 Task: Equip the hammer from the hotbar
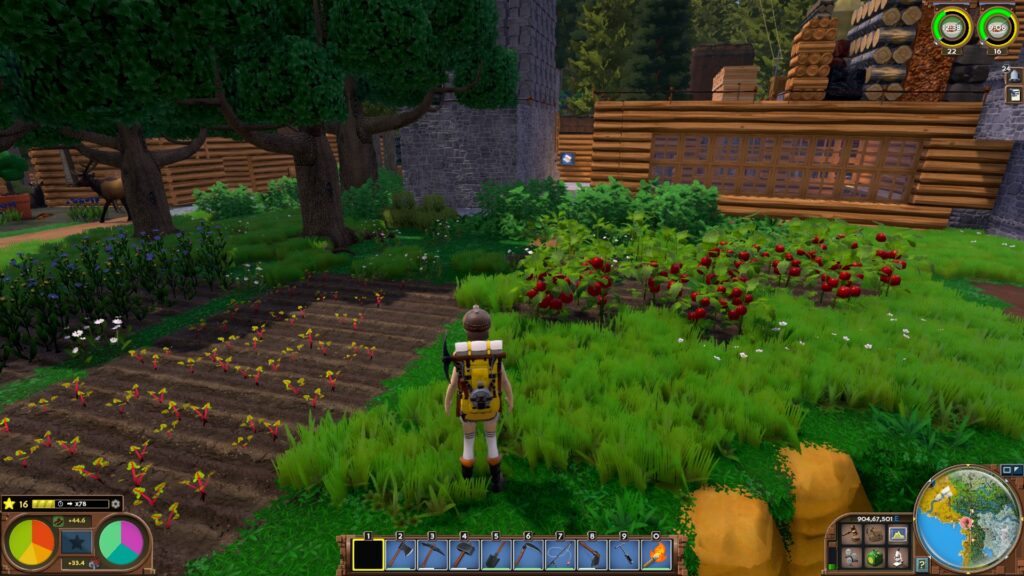pos(465,554)
